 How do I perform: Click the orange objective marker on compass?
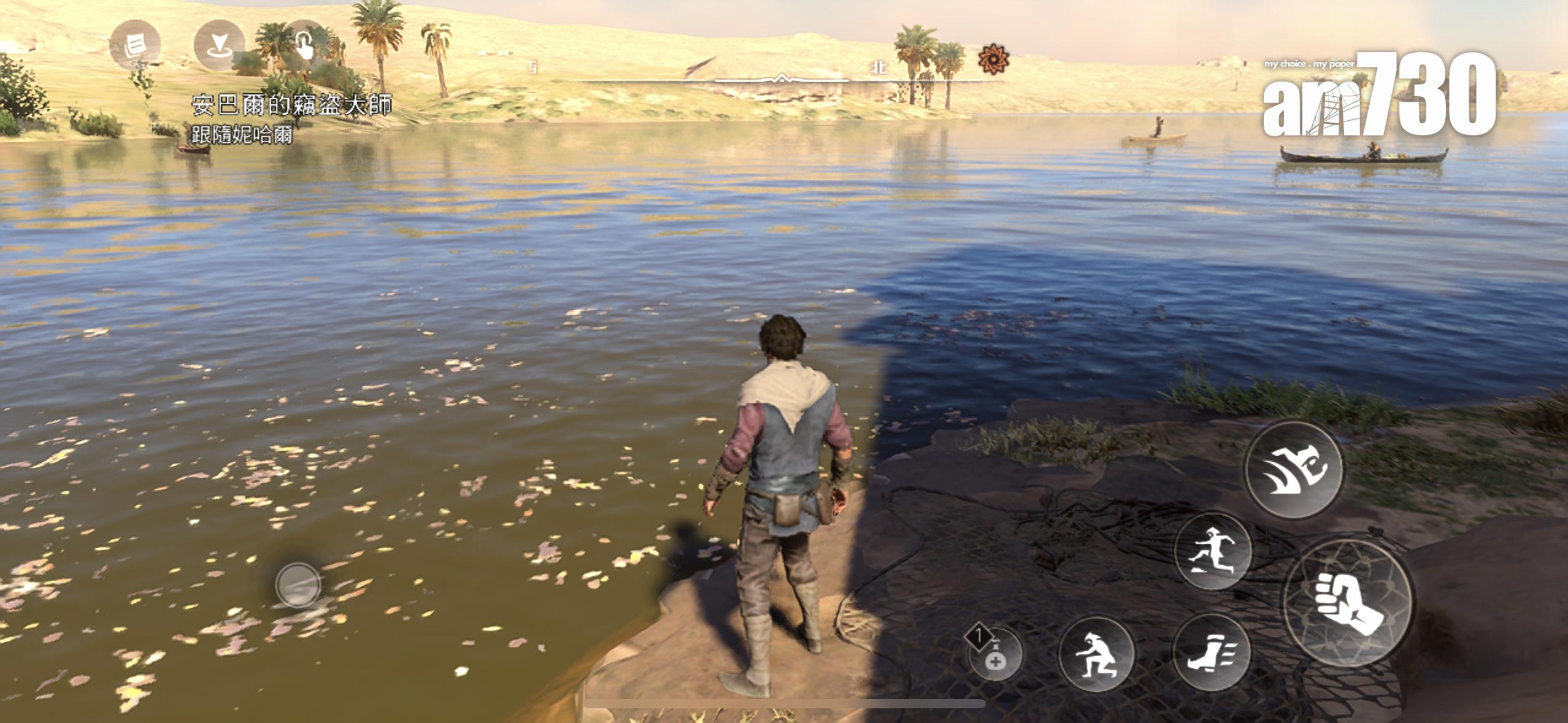tap(993, 60)
